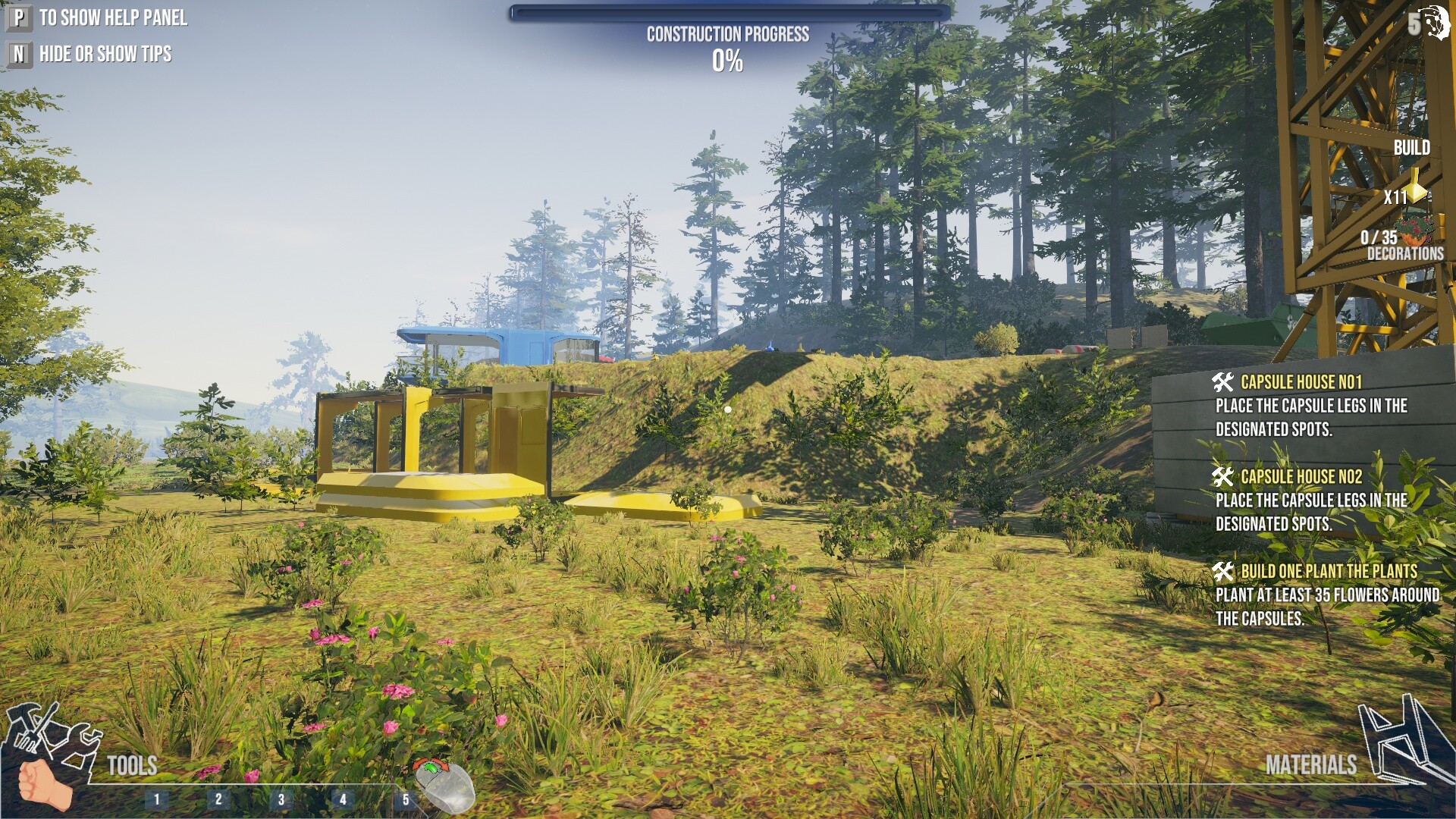Select tool slot 5
The width and height of the screenshot is (1456, 819).
click(x=406, y=798)
